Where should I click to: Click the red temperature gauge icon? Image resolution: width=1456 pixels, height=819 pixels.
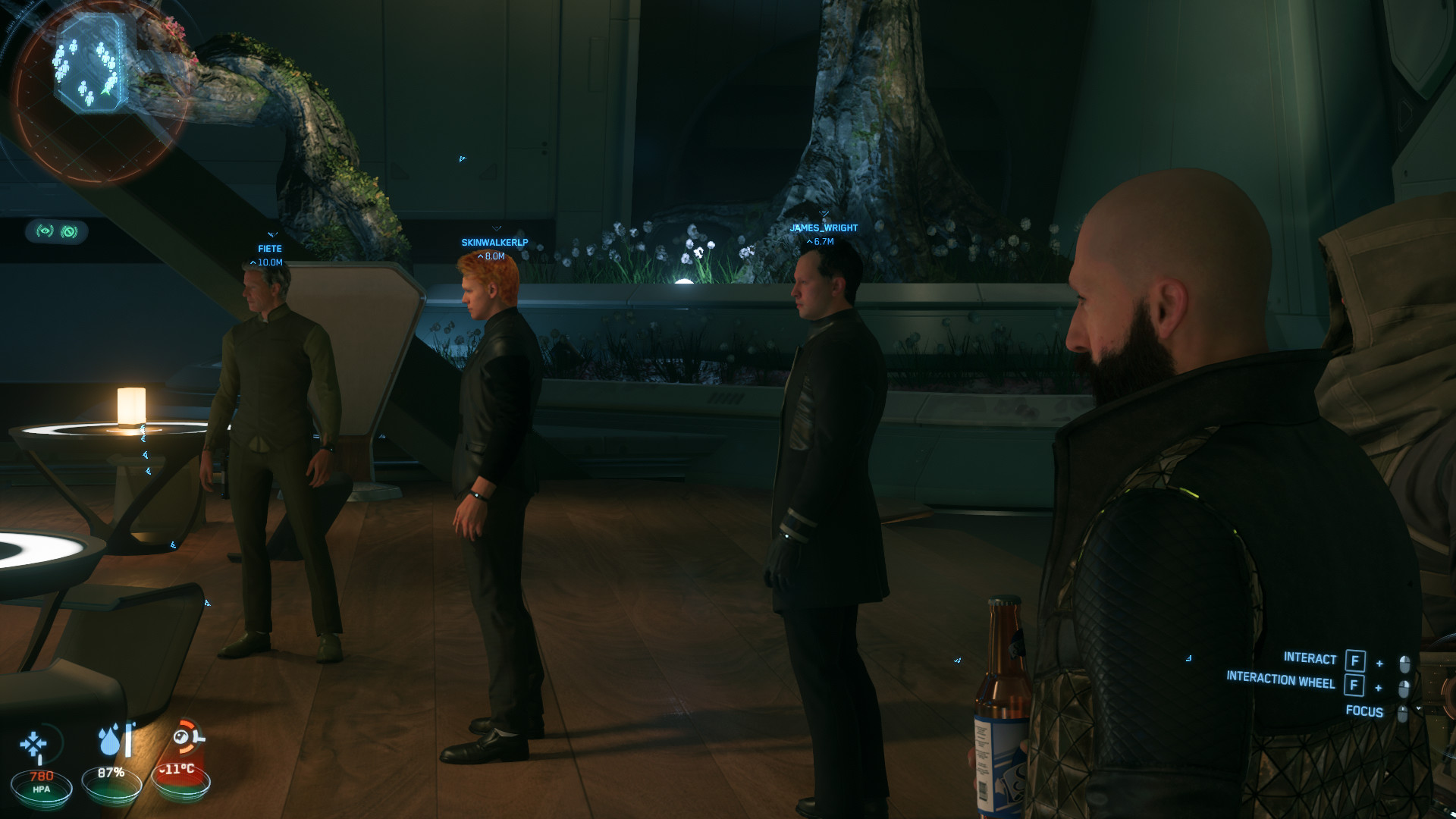click(x=187, y=738)
